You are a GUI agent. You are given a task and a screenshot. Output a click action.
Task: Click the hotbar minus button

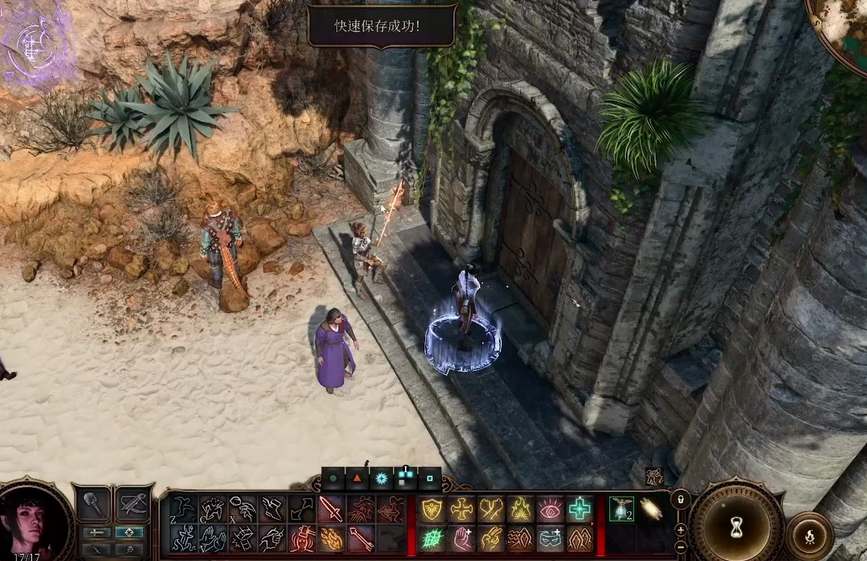[x=681, y=547]
